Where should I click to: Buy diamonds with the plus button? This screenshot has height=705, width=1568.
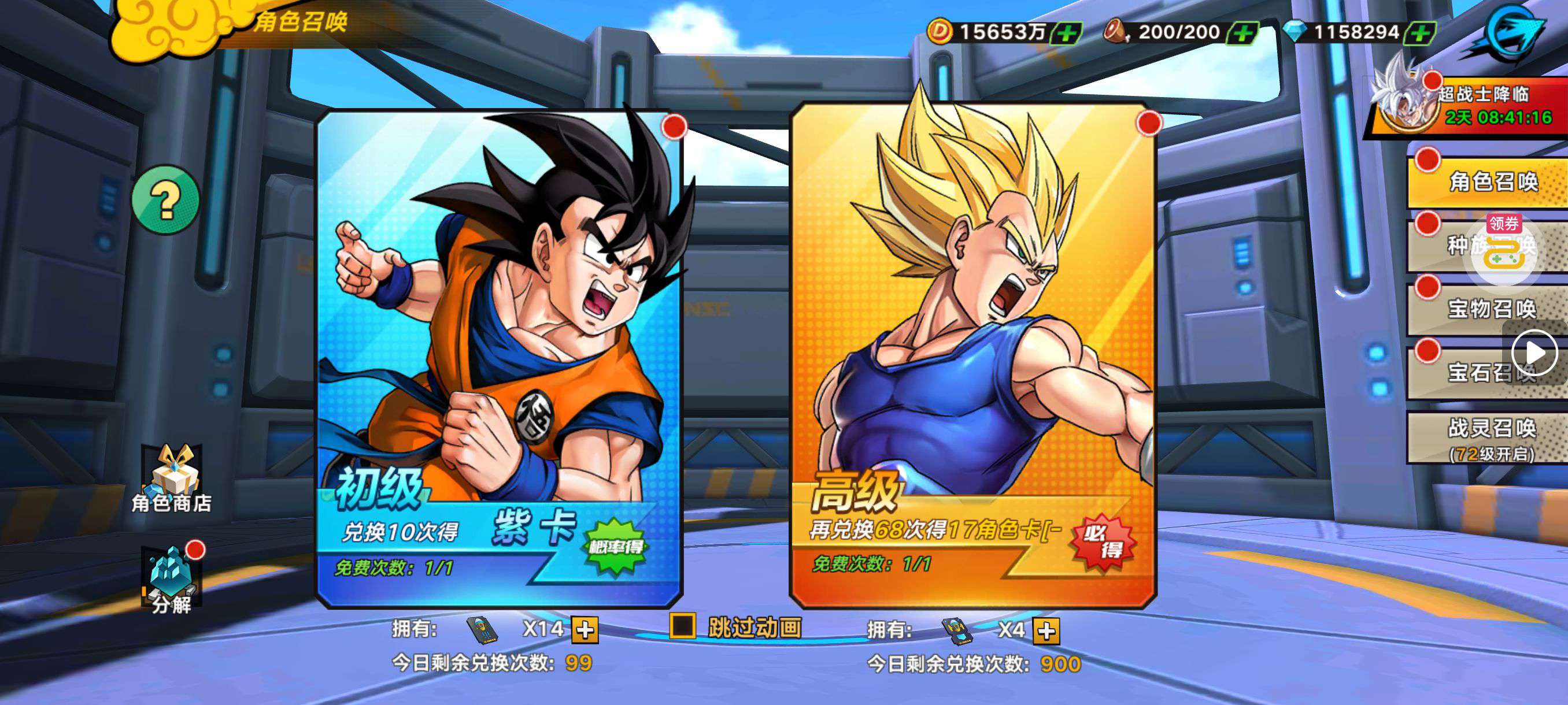point(1419,33)
